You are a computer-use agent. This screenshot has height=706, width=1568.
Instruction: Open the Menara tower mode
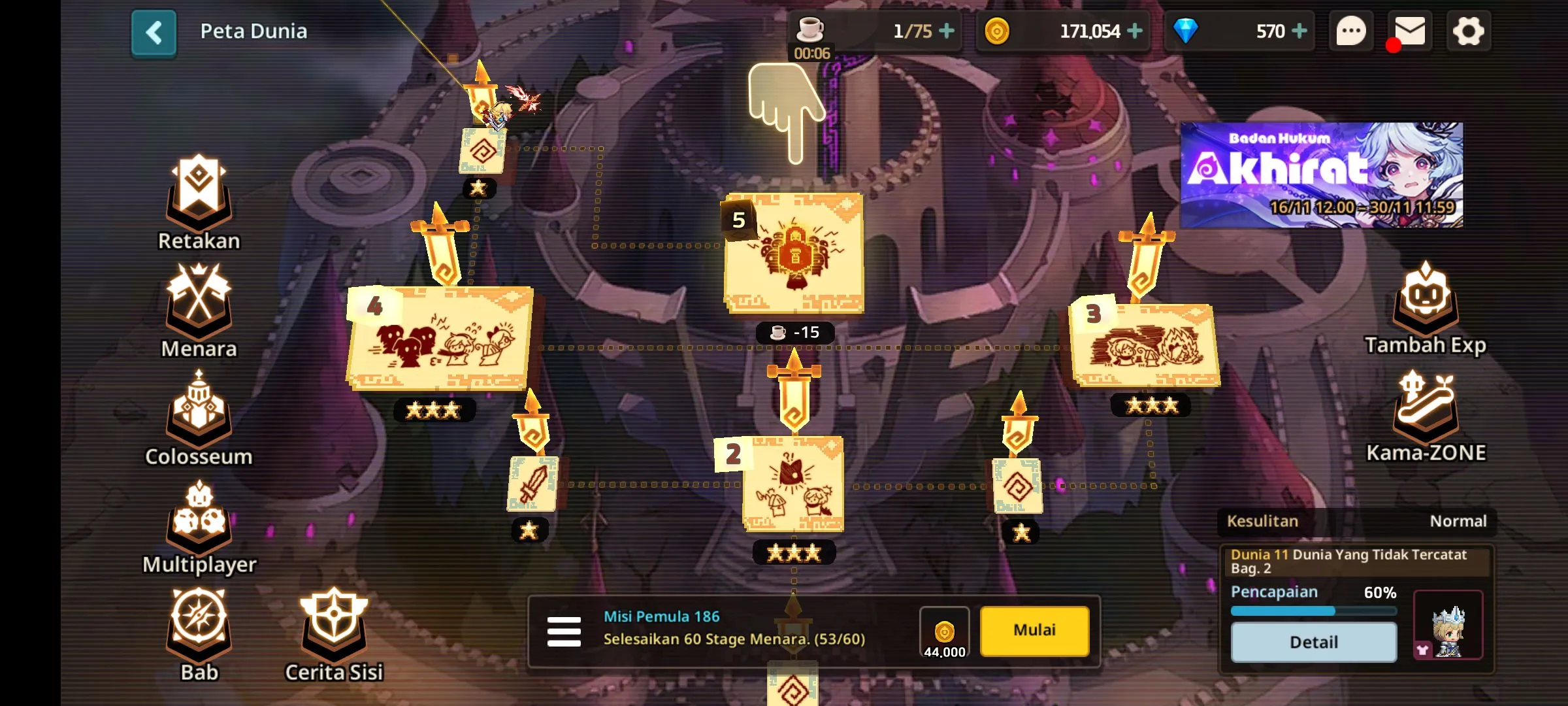[199, 304]
